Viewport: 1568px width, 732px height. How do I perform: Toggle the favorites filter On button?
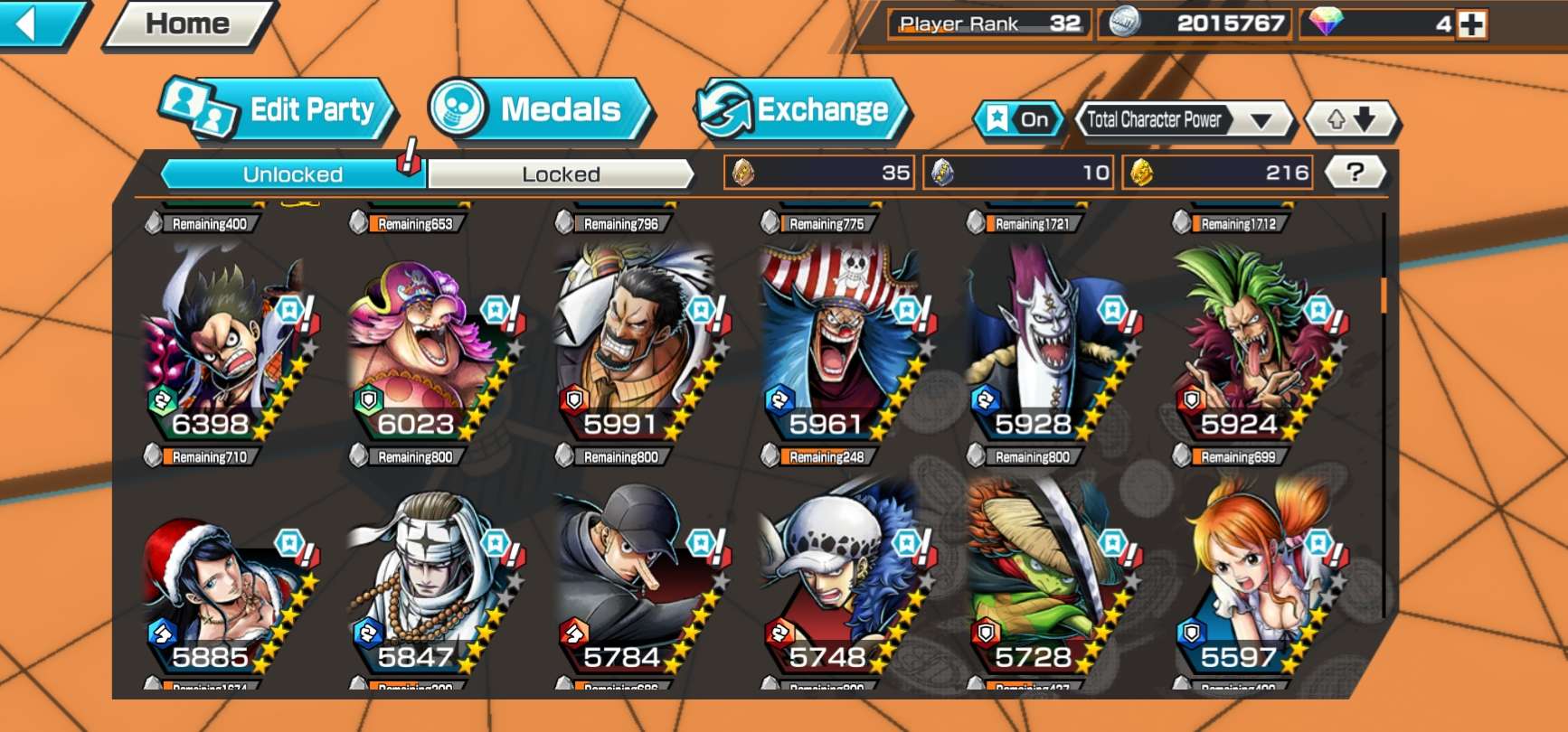[1019, 119]
